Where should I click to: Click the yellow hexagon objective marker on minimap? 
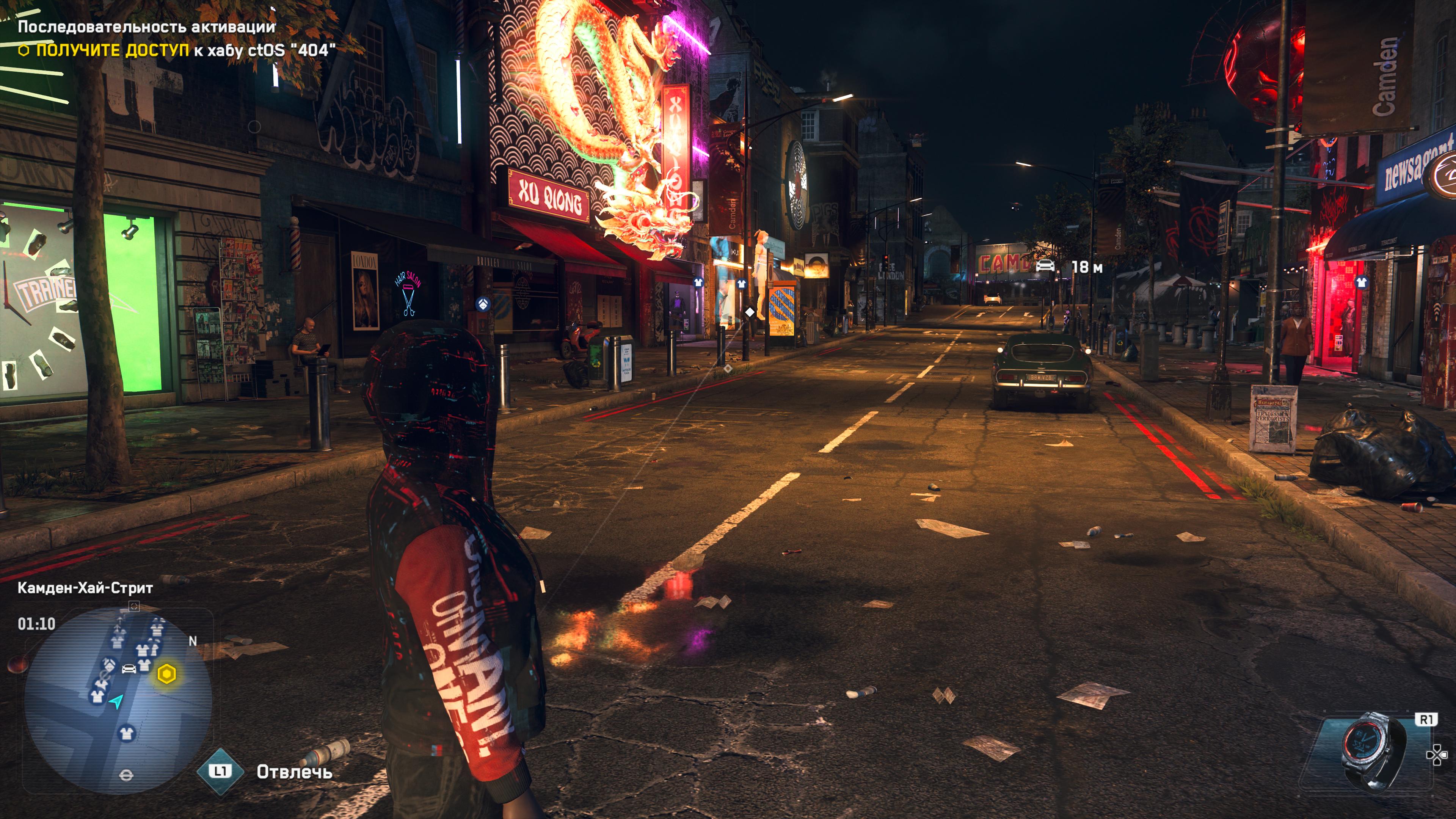[166, 674]
